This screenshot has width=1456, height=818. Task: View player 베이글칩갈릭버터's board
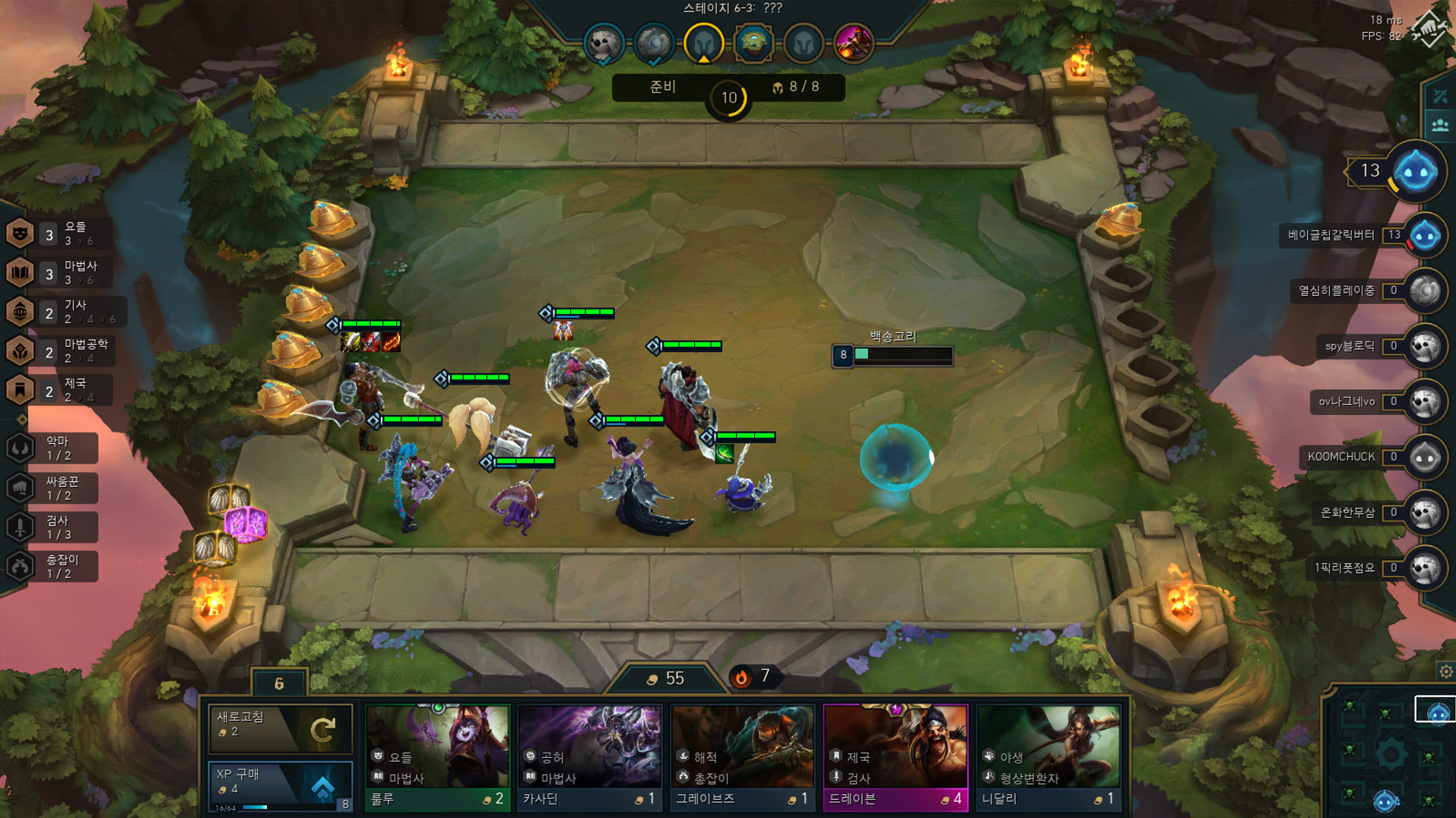1424,236
